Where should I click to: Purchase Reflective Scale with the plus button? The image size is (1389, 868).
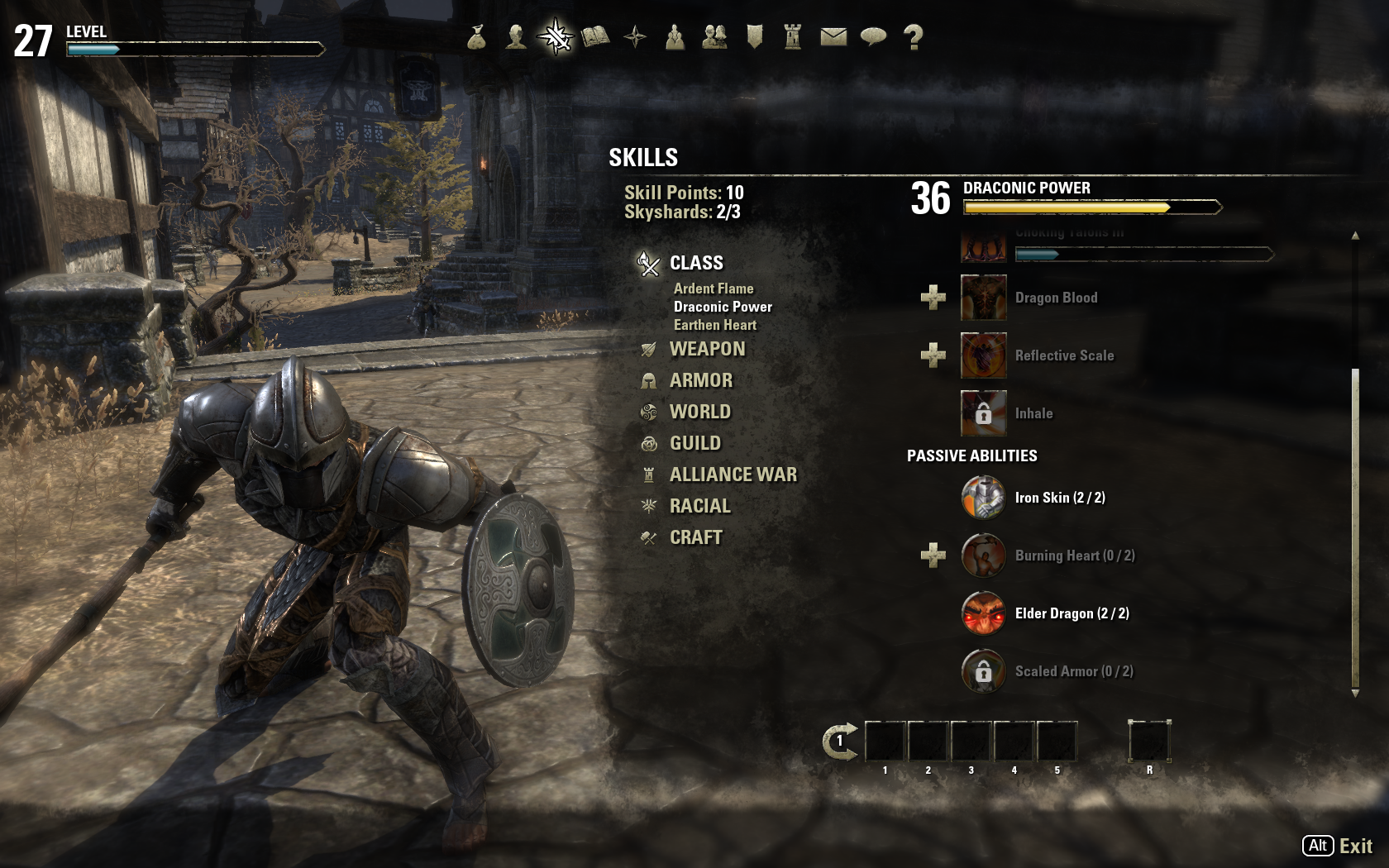coord(933,355)
